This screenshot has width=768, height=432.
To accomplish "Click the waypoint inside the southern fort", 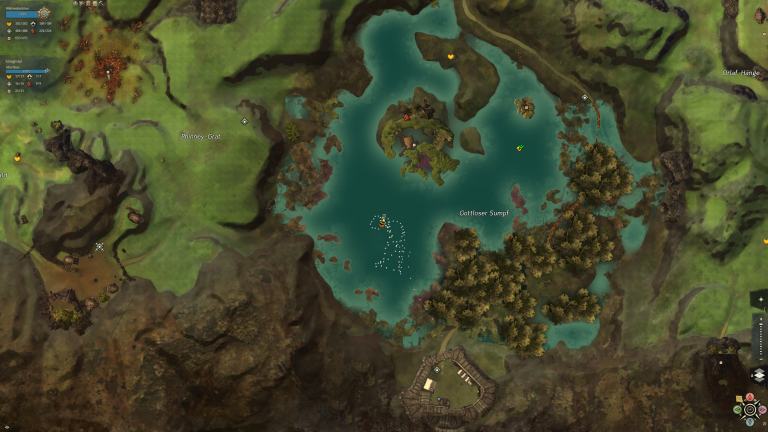I will click(437, 369).
